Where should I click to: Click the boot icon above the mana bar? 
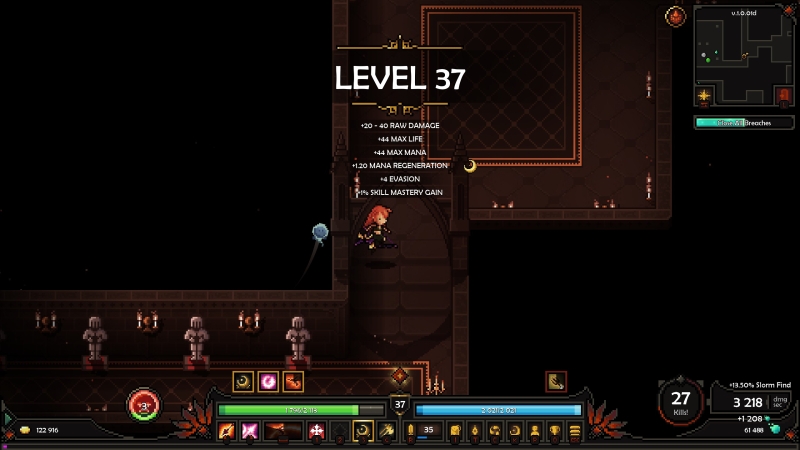[x=556, y=381]
